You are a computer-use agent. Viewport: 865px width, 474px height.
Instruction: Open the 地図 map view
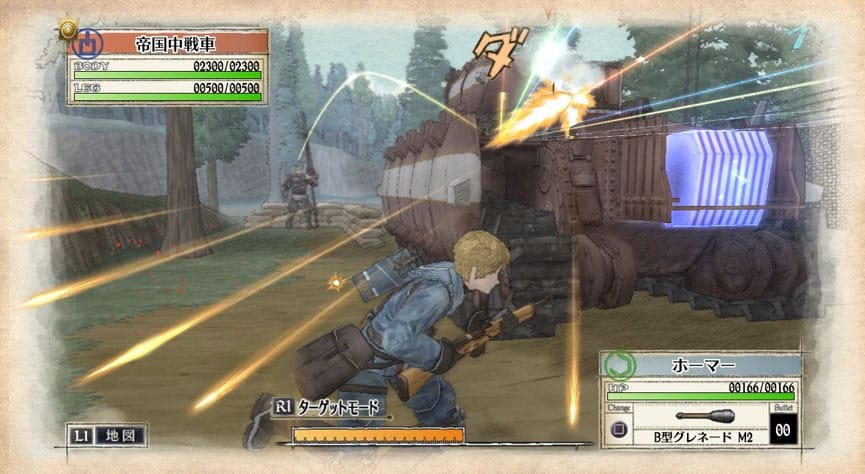click(x=108, y=436)
